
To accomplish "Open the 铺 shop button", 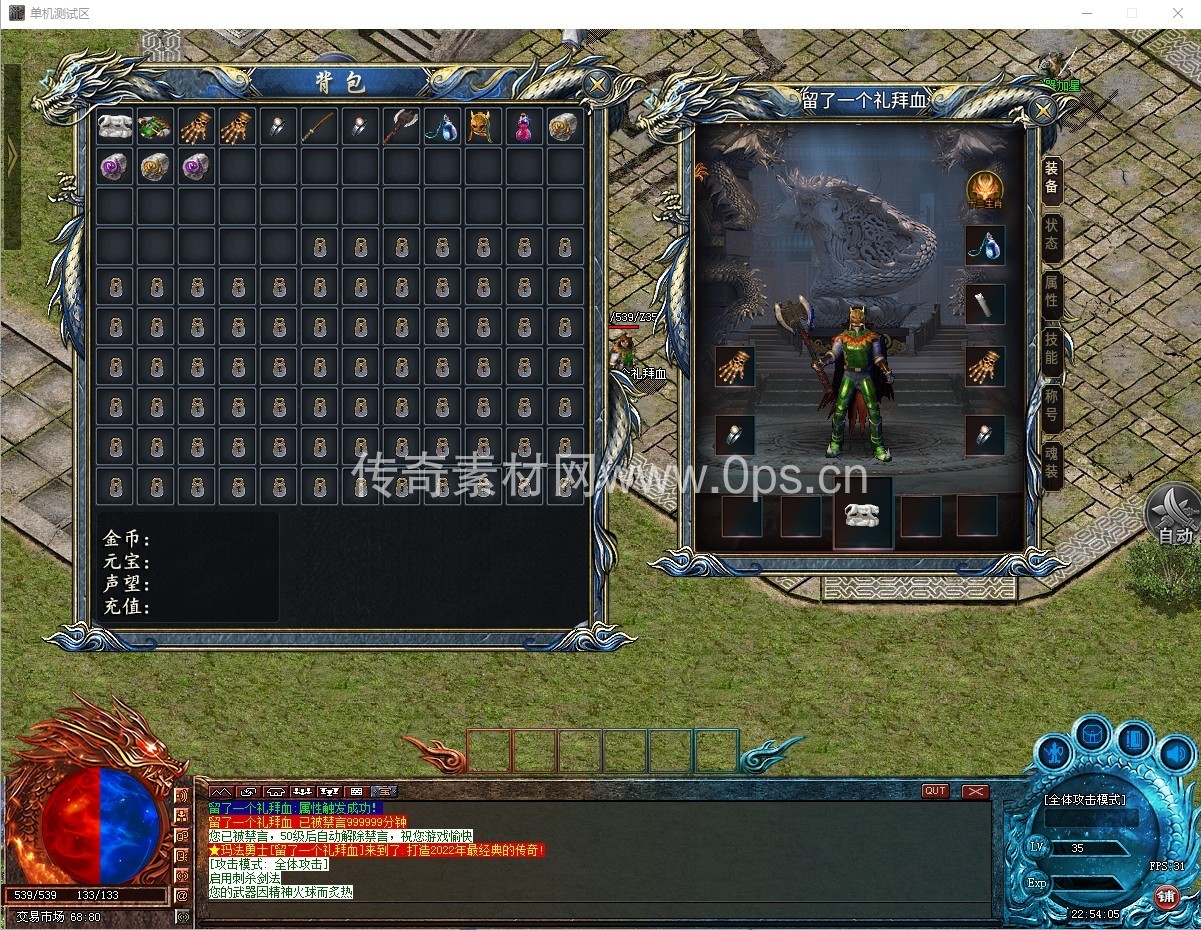I will click(x=1167, y=896).
